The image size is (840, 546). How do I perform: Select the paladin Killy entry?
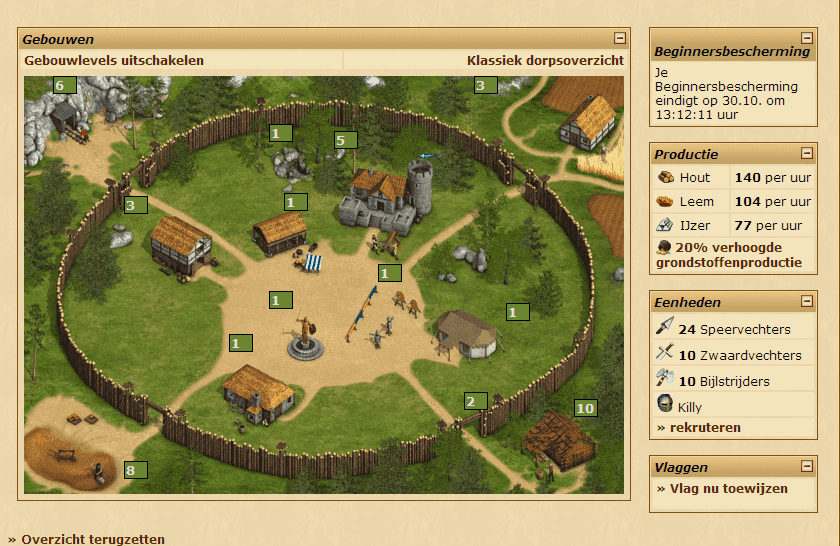(690, 407)
